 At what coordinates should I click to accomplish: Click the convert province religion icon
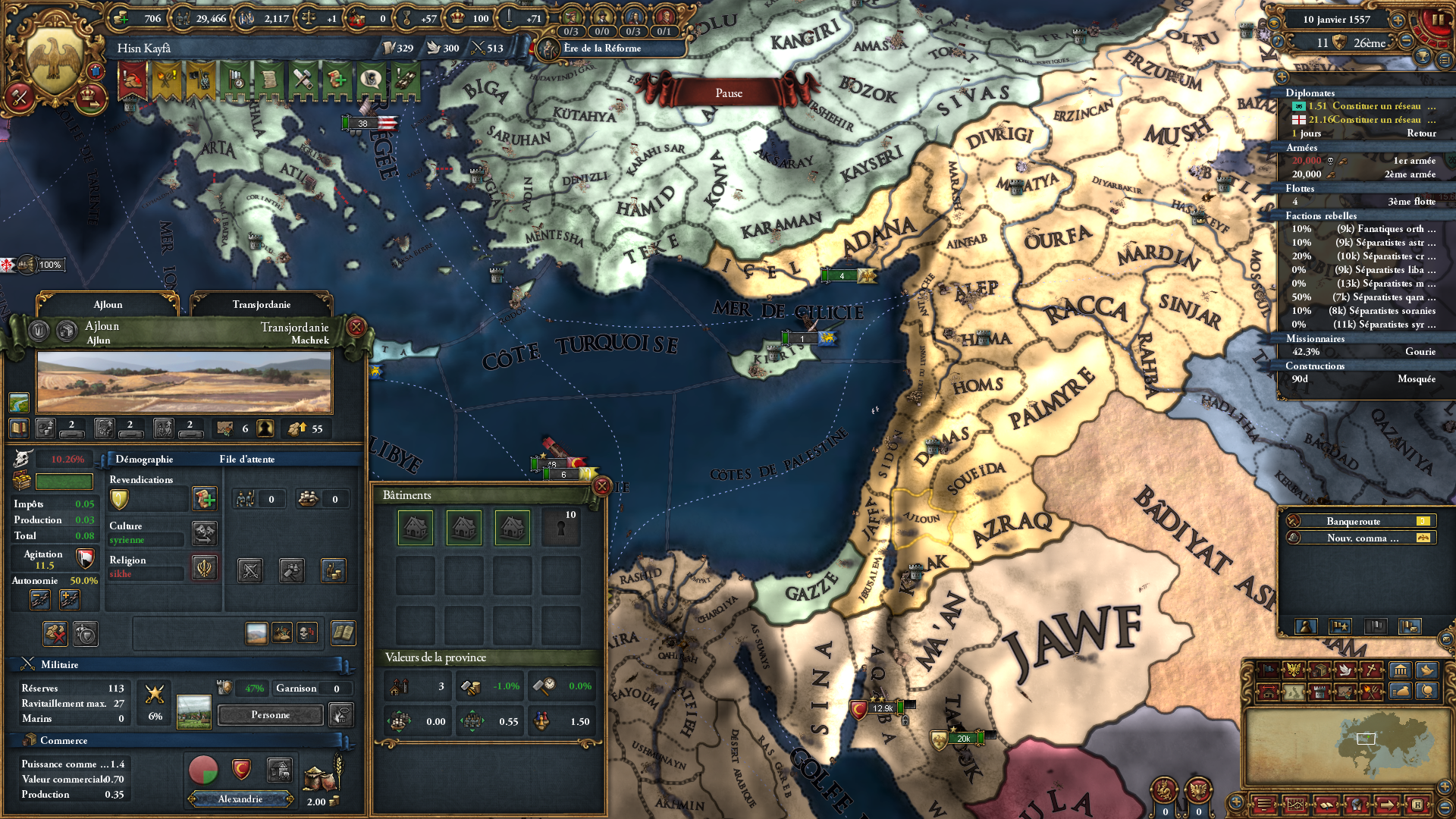coord(203,567)
